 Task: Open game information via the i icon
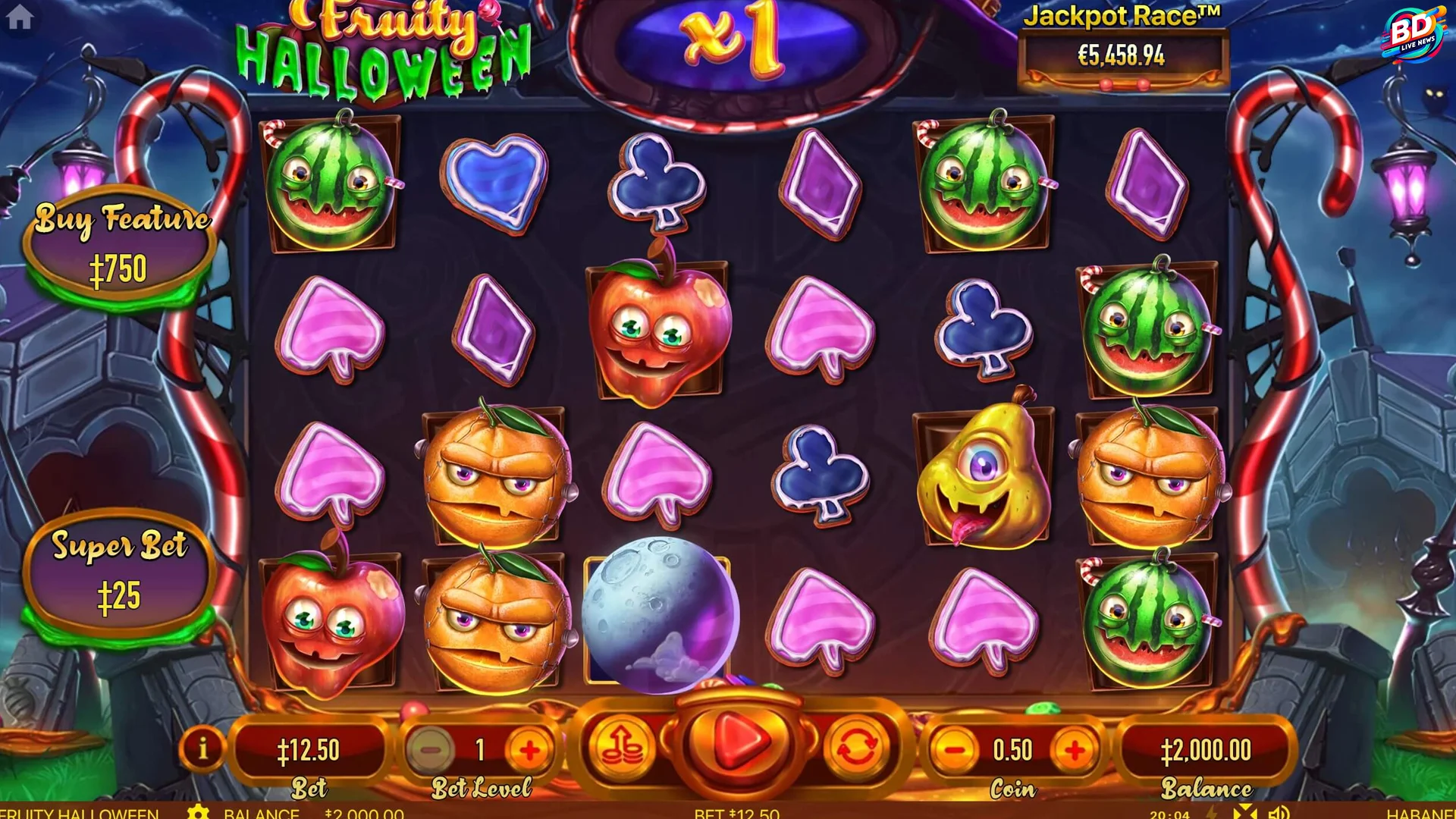[x=203, y=749]
